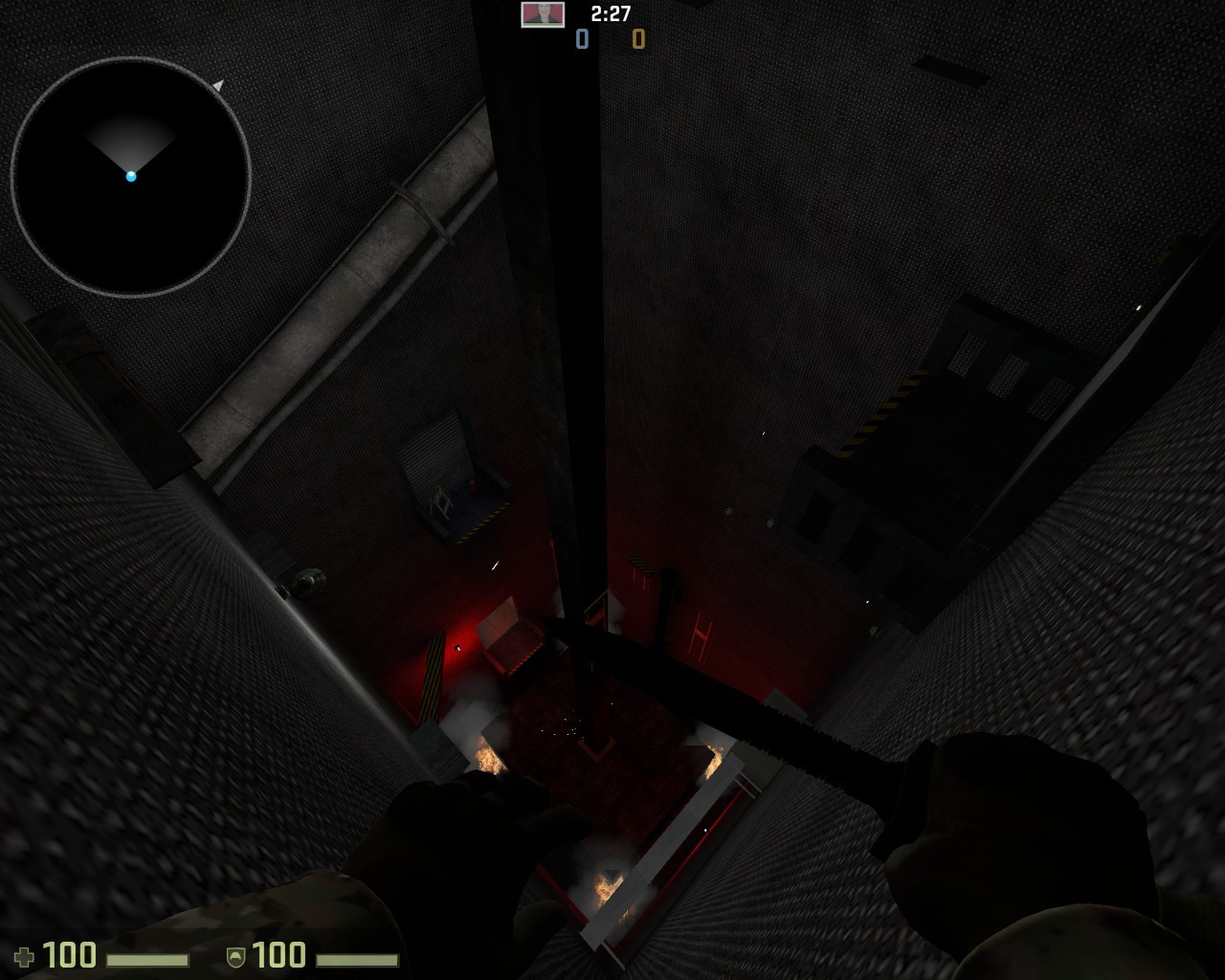Click the player avatar portrait at top
The height and width of the screenshot is (980, 1225).
coord(542,13)
